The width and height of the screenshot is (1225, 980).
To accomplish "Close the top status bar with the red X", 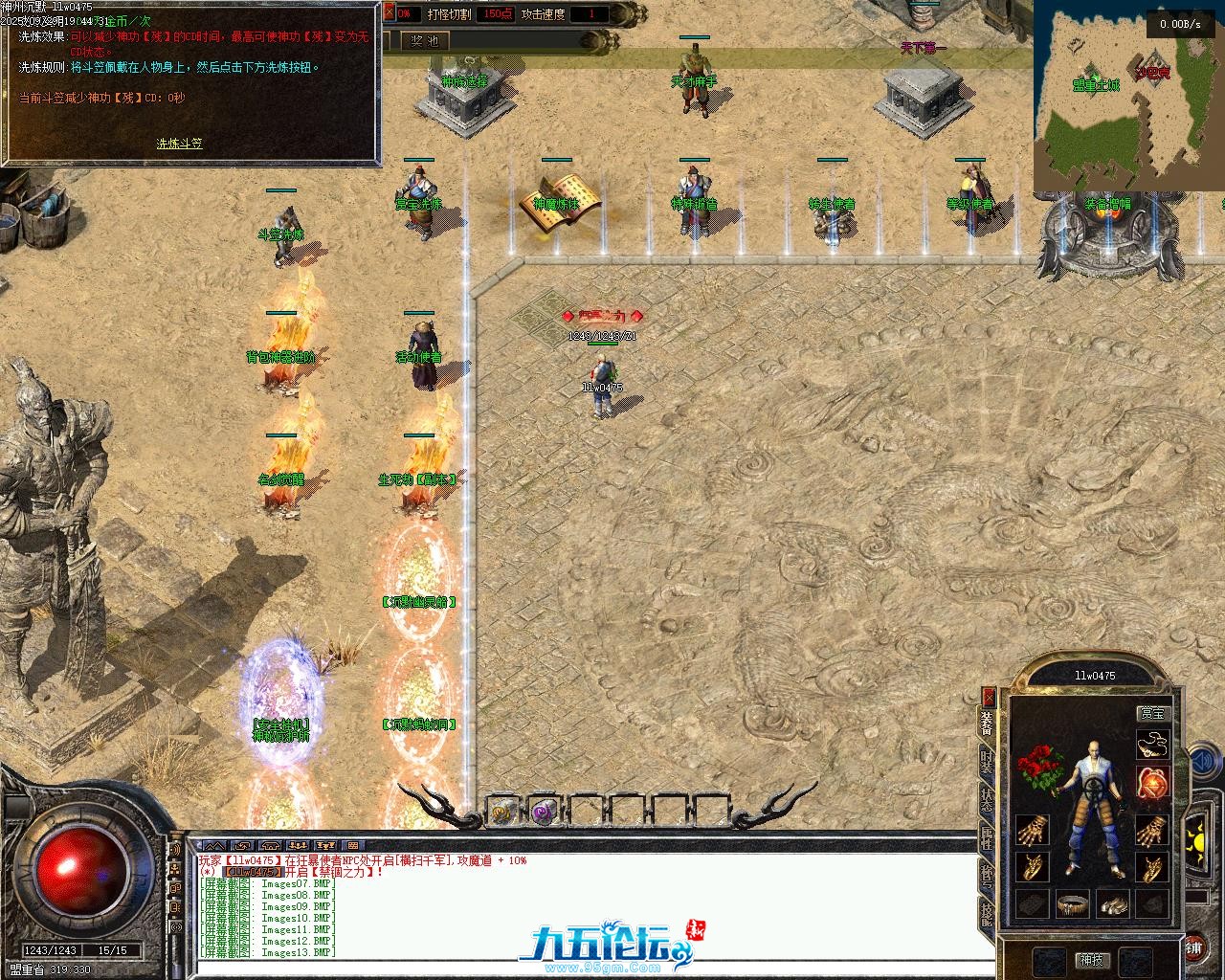I will coord(389,13).
